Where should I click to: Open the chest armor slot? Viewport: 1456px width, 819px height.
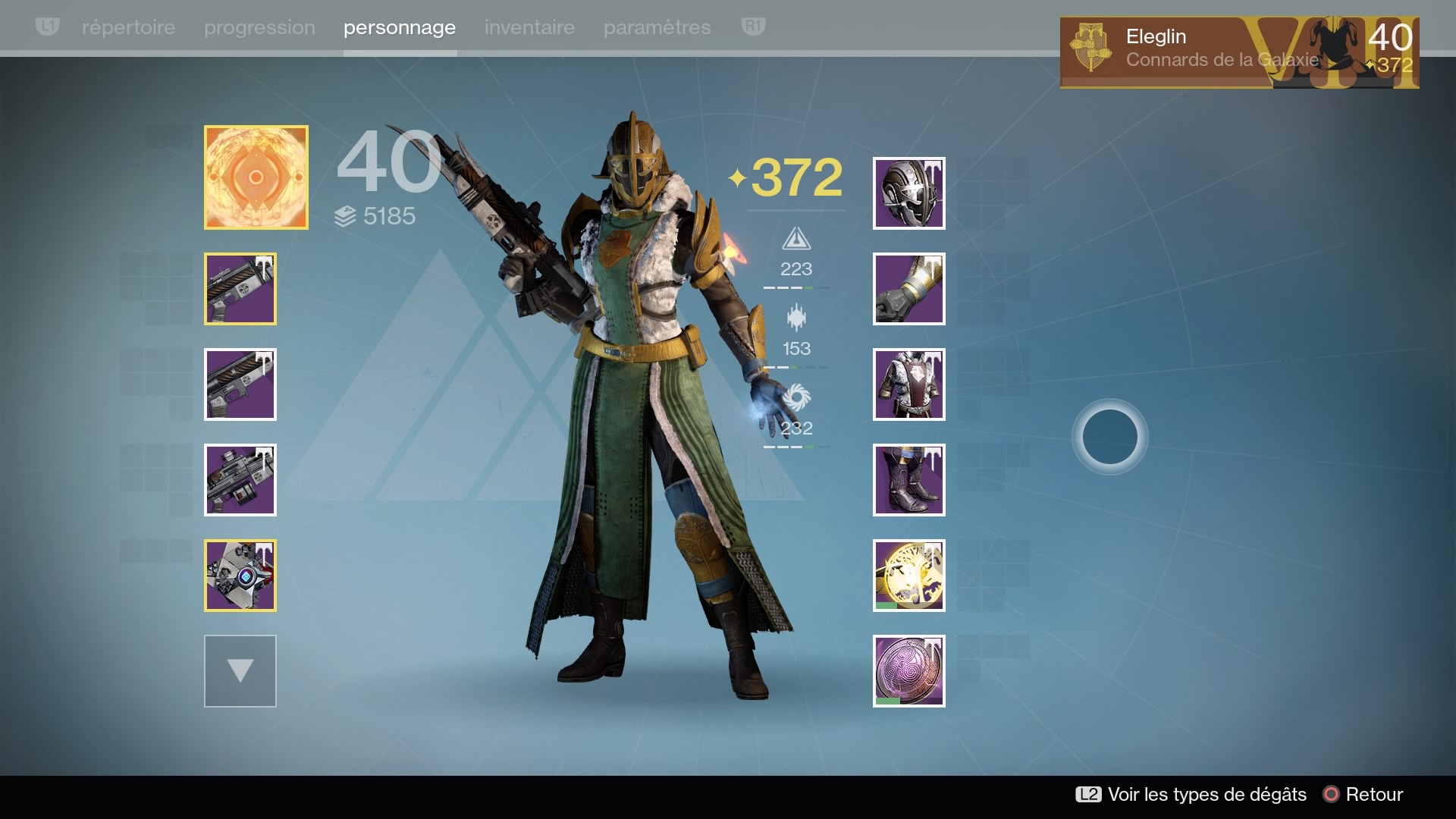tap(908, 384)
